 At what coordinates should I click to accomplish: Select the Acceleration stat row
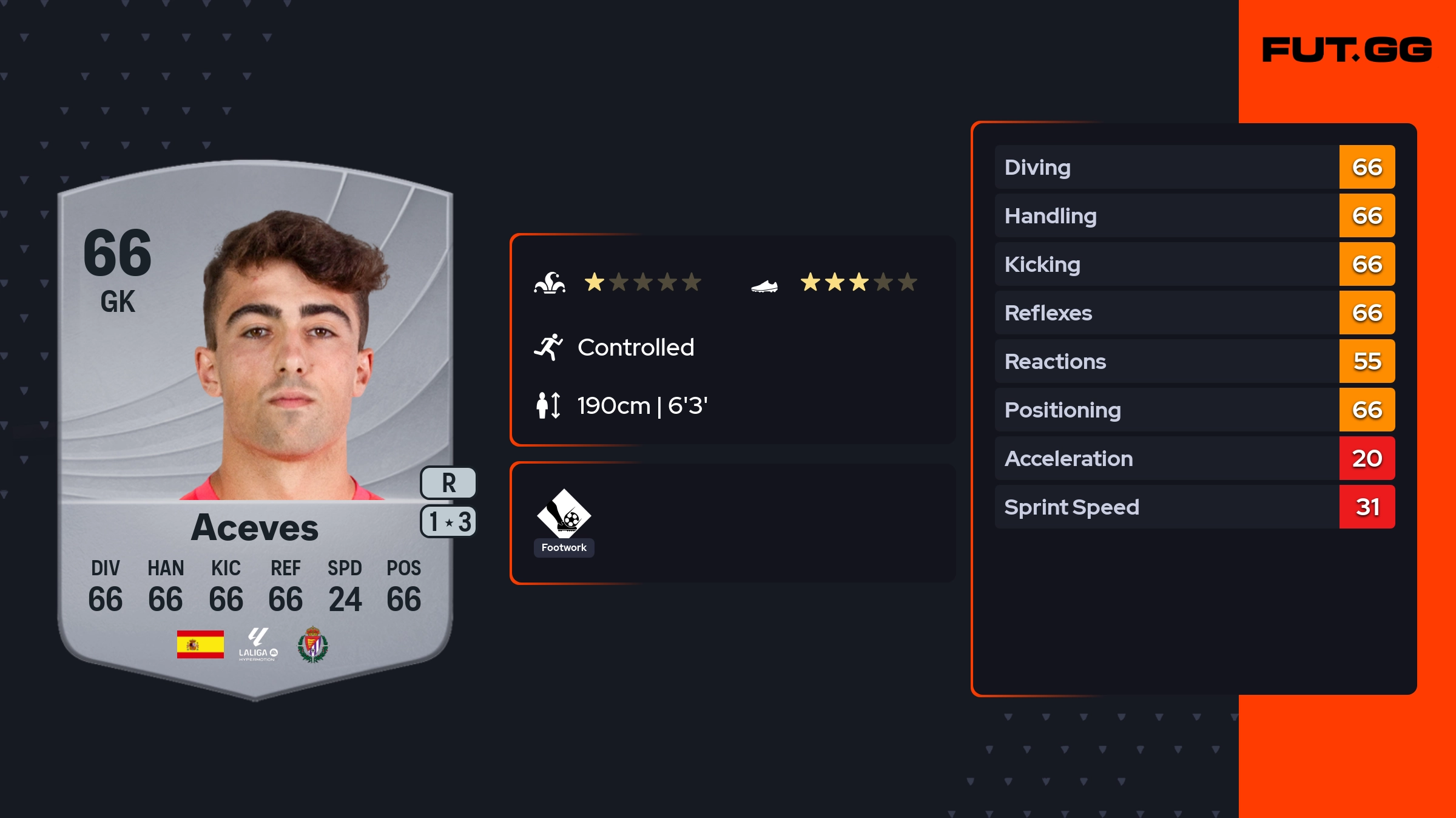tap(1194, 459)
